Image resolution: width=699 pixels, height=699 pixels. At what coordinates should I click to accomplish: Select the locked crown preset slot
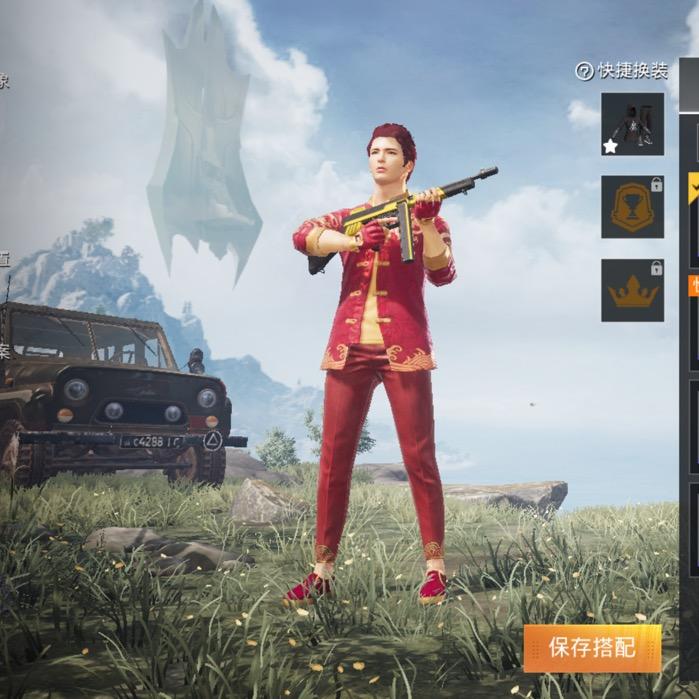(632, 290)
